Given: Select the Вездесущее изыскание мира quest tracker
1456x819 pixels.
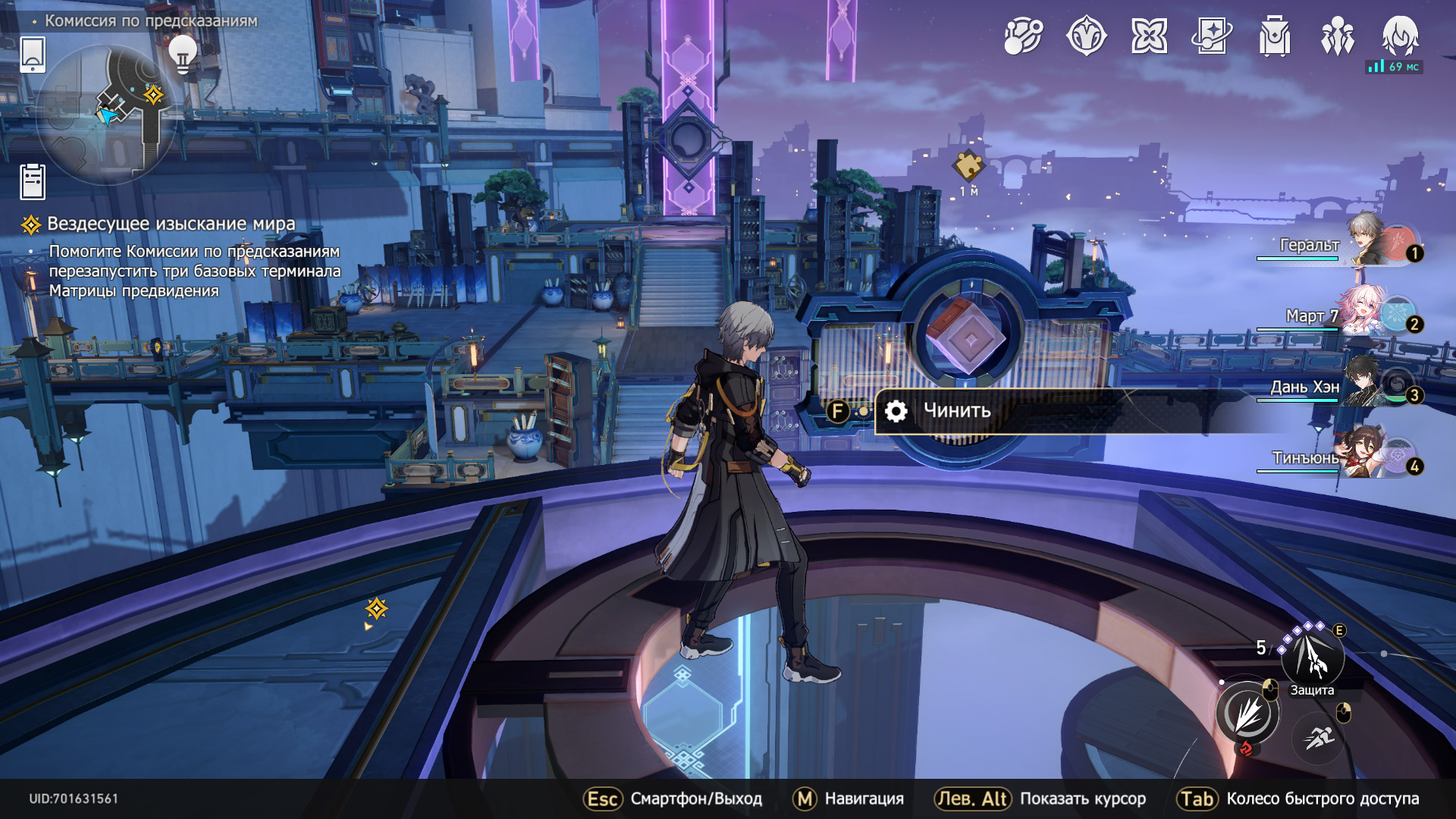Looking at the screenshot, I should point(171,224).
